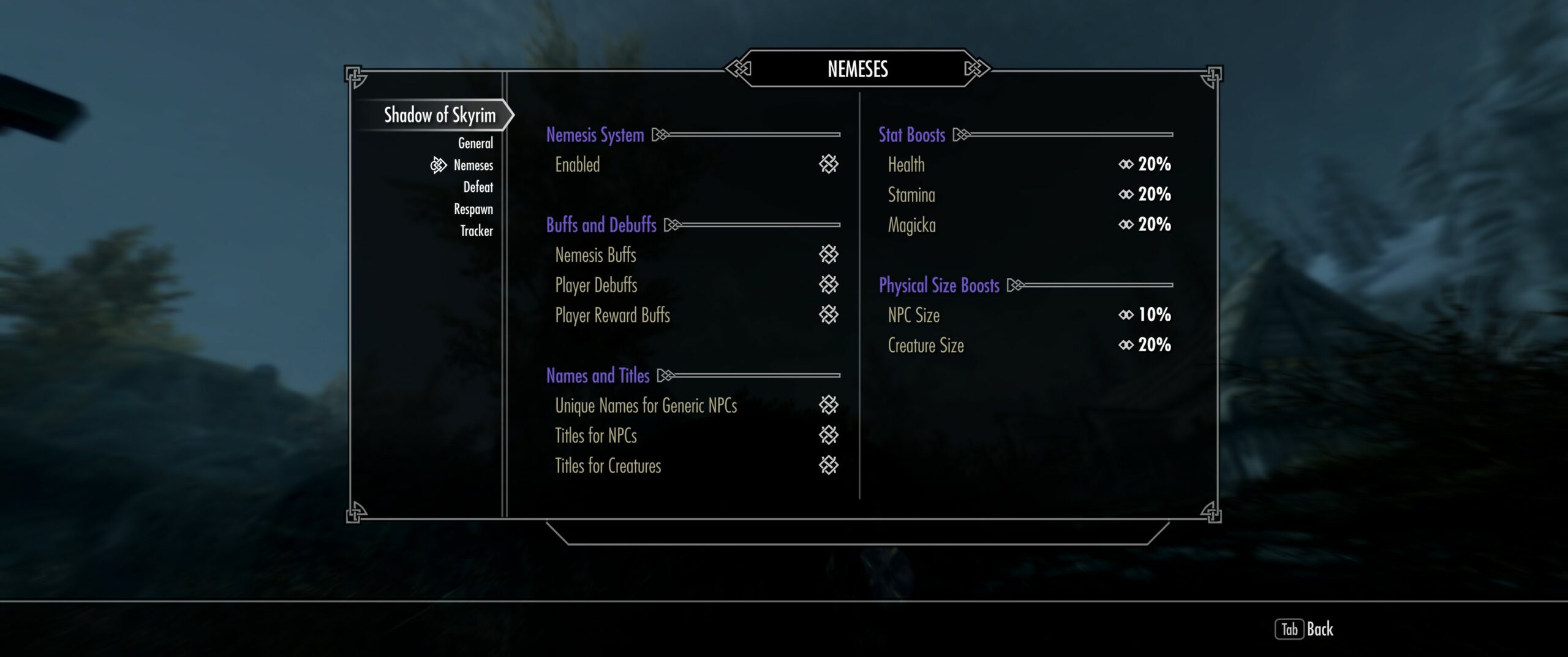Go back using the Back button

[1305, 629]
